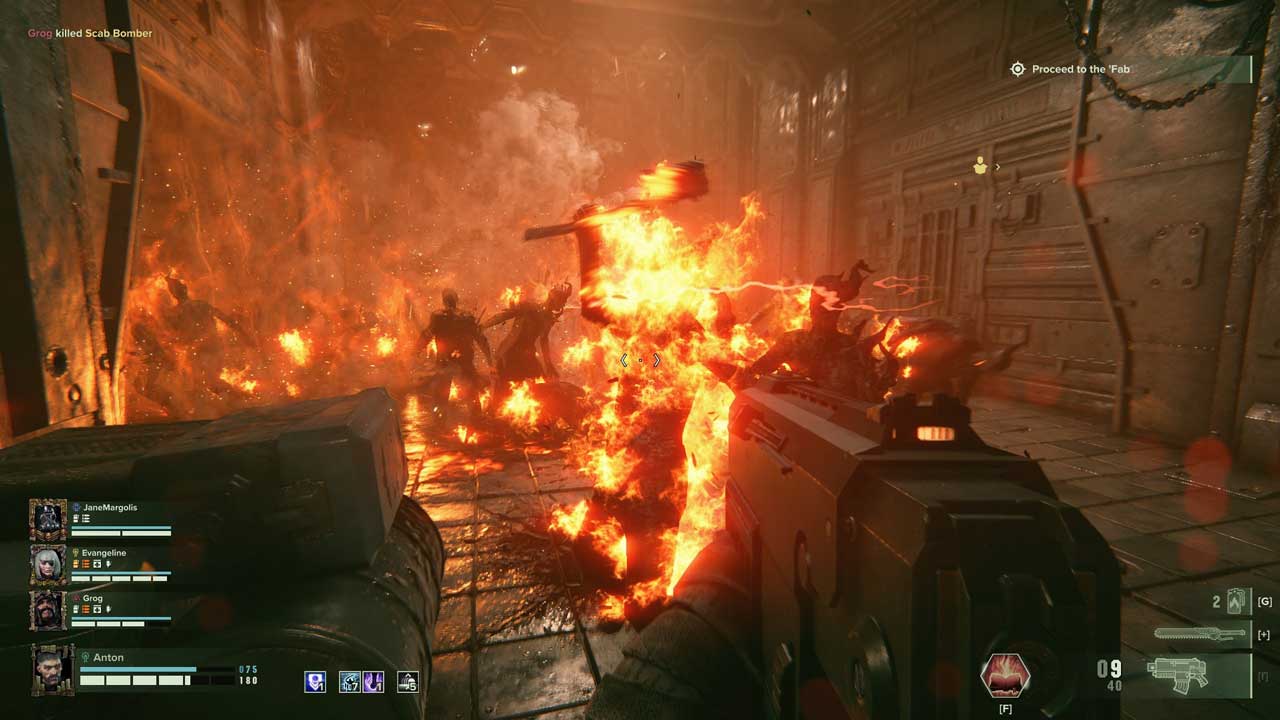Click the buff icon showing stack 7
The image size is (1280, 720).
tap(350, 682)
